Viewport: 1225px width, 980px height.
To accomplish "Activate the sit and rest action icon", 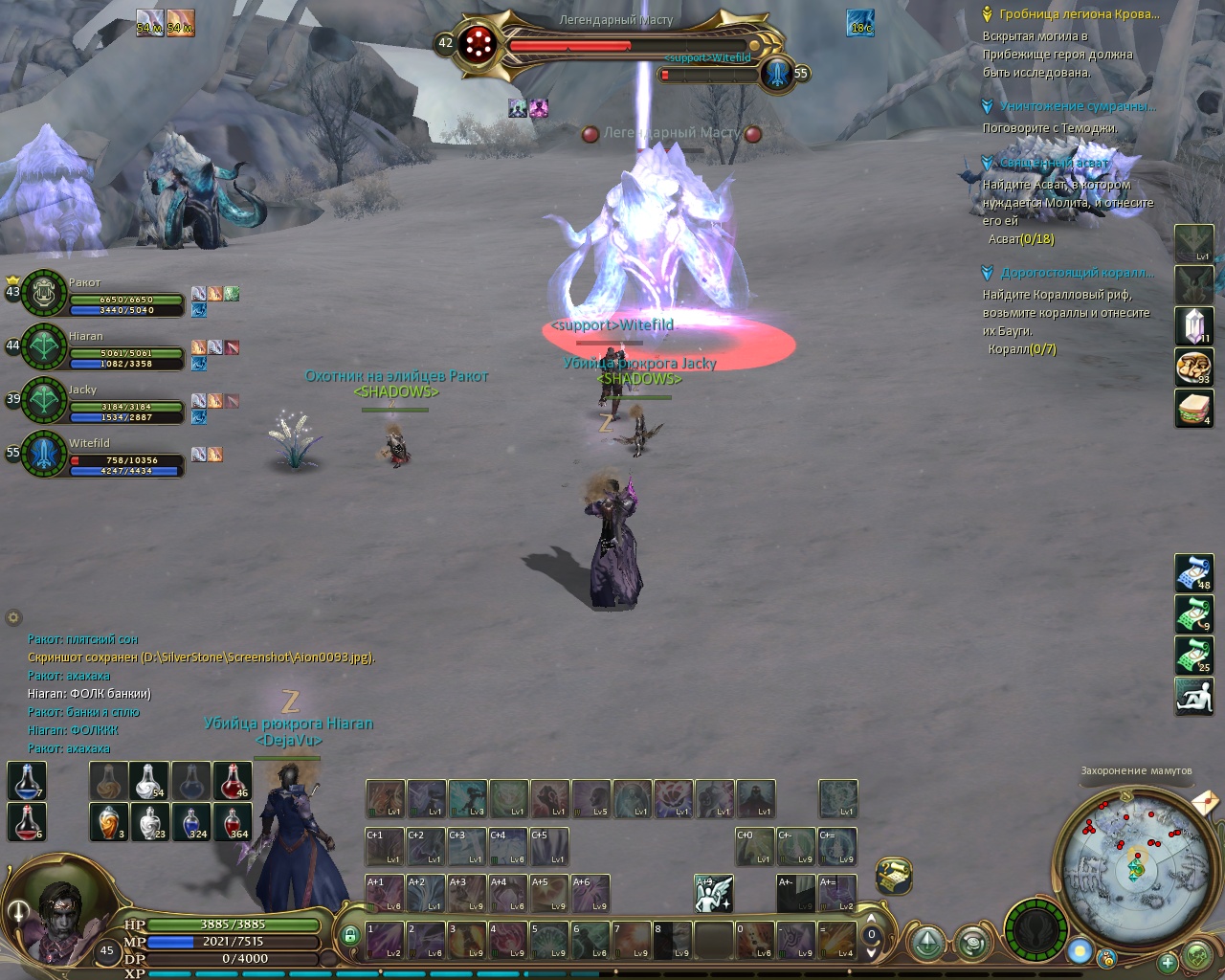I will coord(1193,696).
